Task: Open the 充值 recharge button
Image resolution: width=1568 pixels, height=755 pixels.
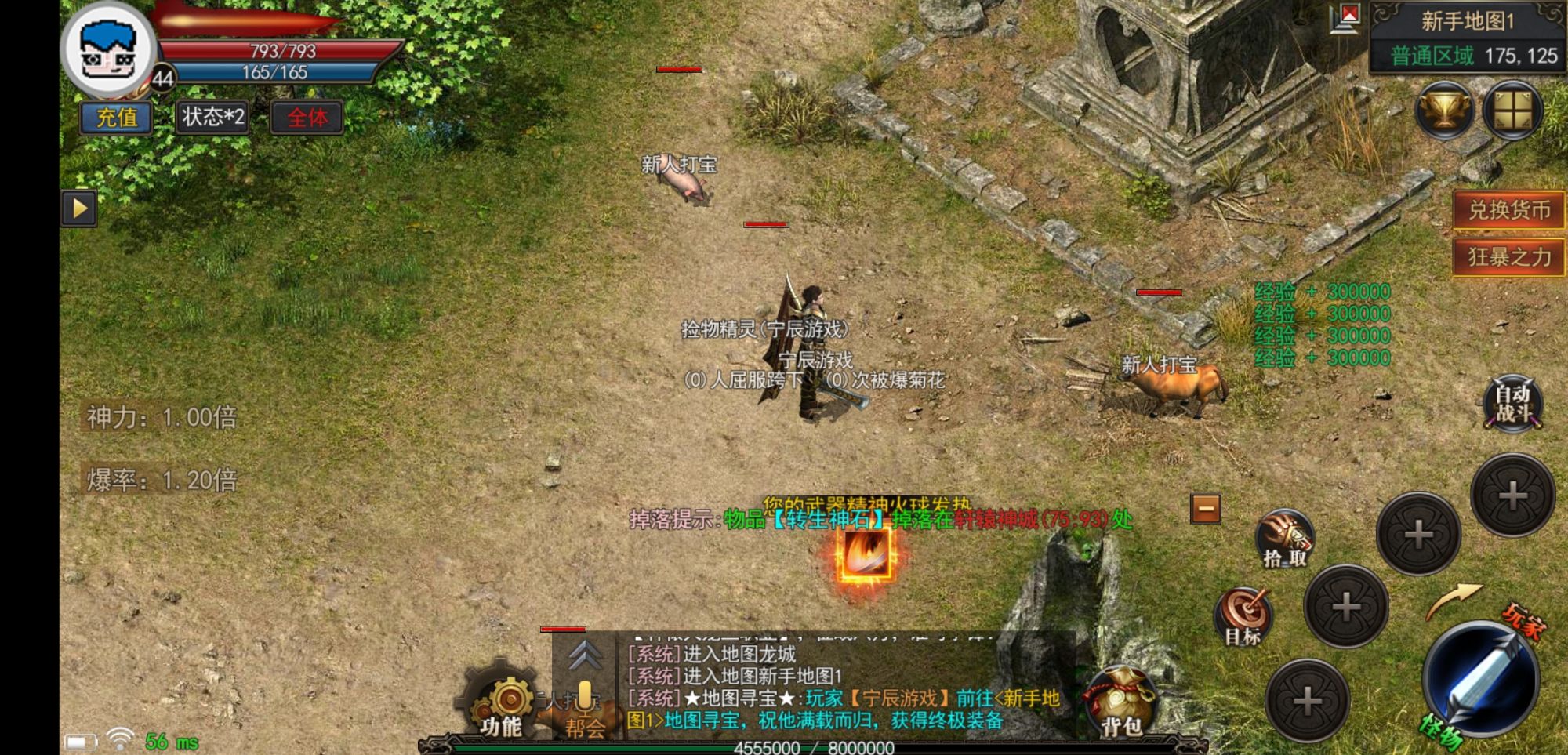Action: 116,118
